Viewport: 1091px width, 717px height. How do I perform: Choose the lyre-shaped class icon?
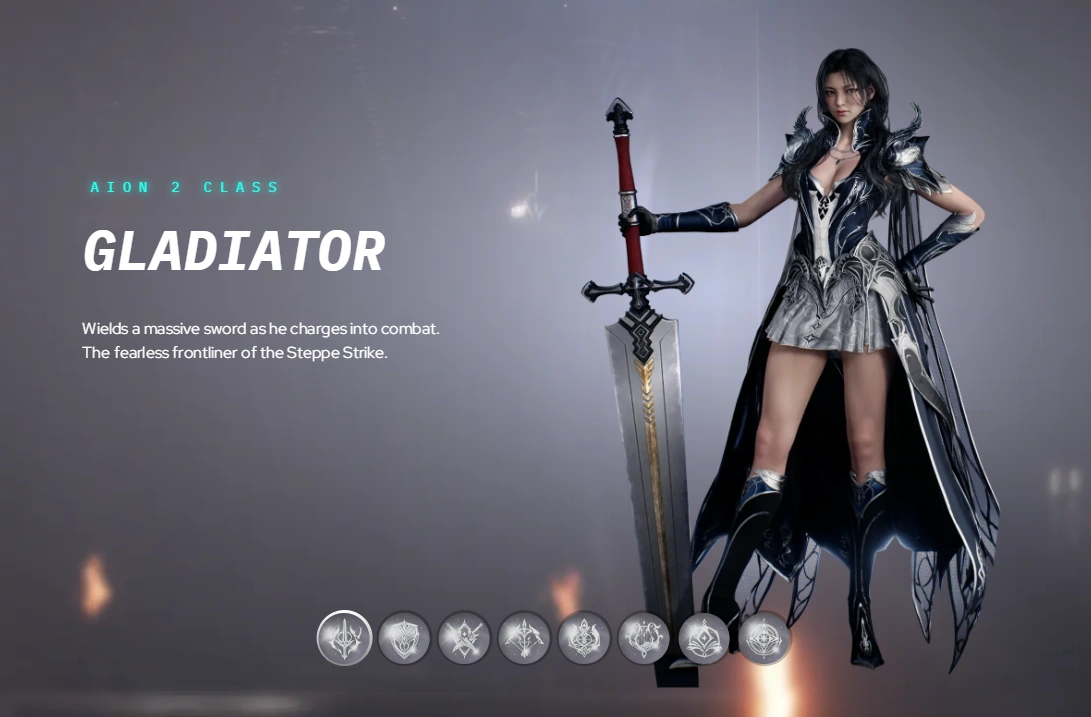644,638
